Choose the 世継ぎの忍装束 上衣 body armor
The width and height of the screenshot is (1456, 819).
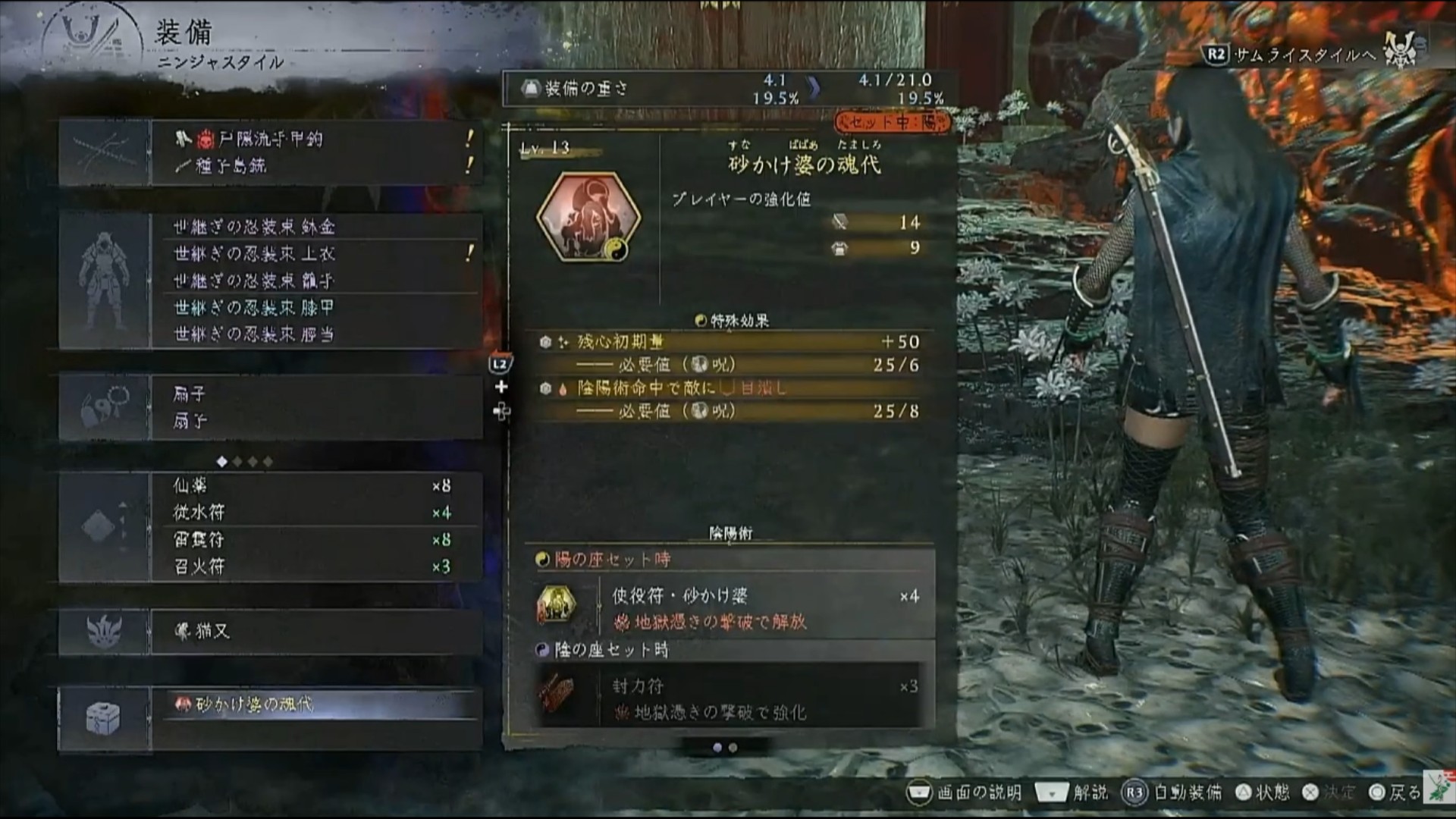coord(253,253)
